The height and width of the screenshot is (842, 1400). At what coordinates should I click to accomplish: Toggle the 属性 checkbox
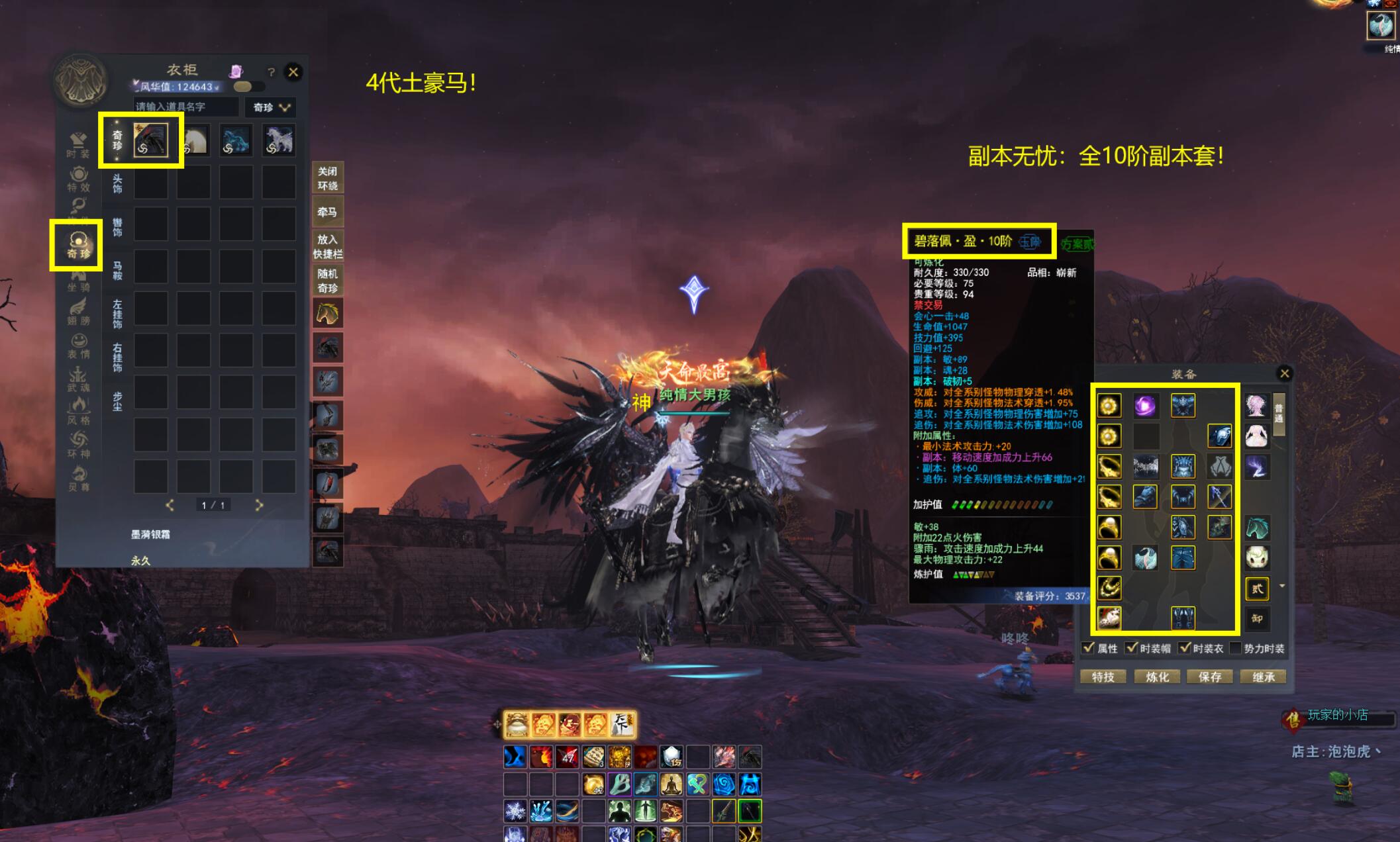(1088, 648)
